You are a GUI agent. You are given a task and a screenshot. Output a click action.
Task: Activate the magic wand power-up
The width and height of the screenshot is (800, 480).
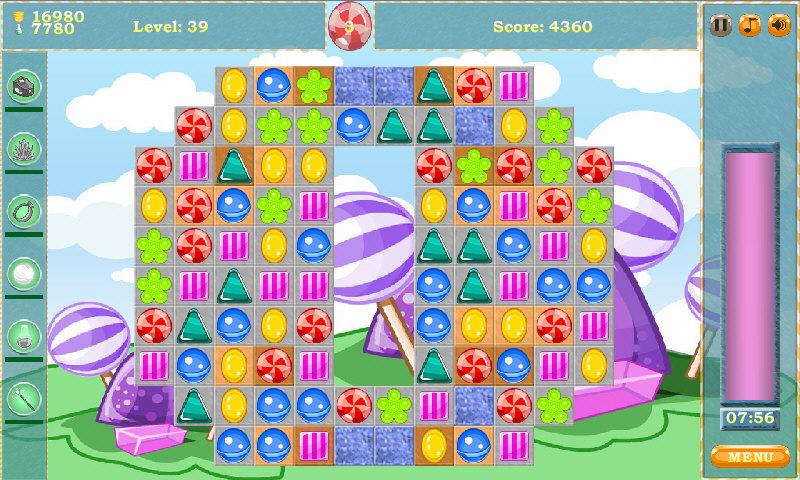coord(22,397)
